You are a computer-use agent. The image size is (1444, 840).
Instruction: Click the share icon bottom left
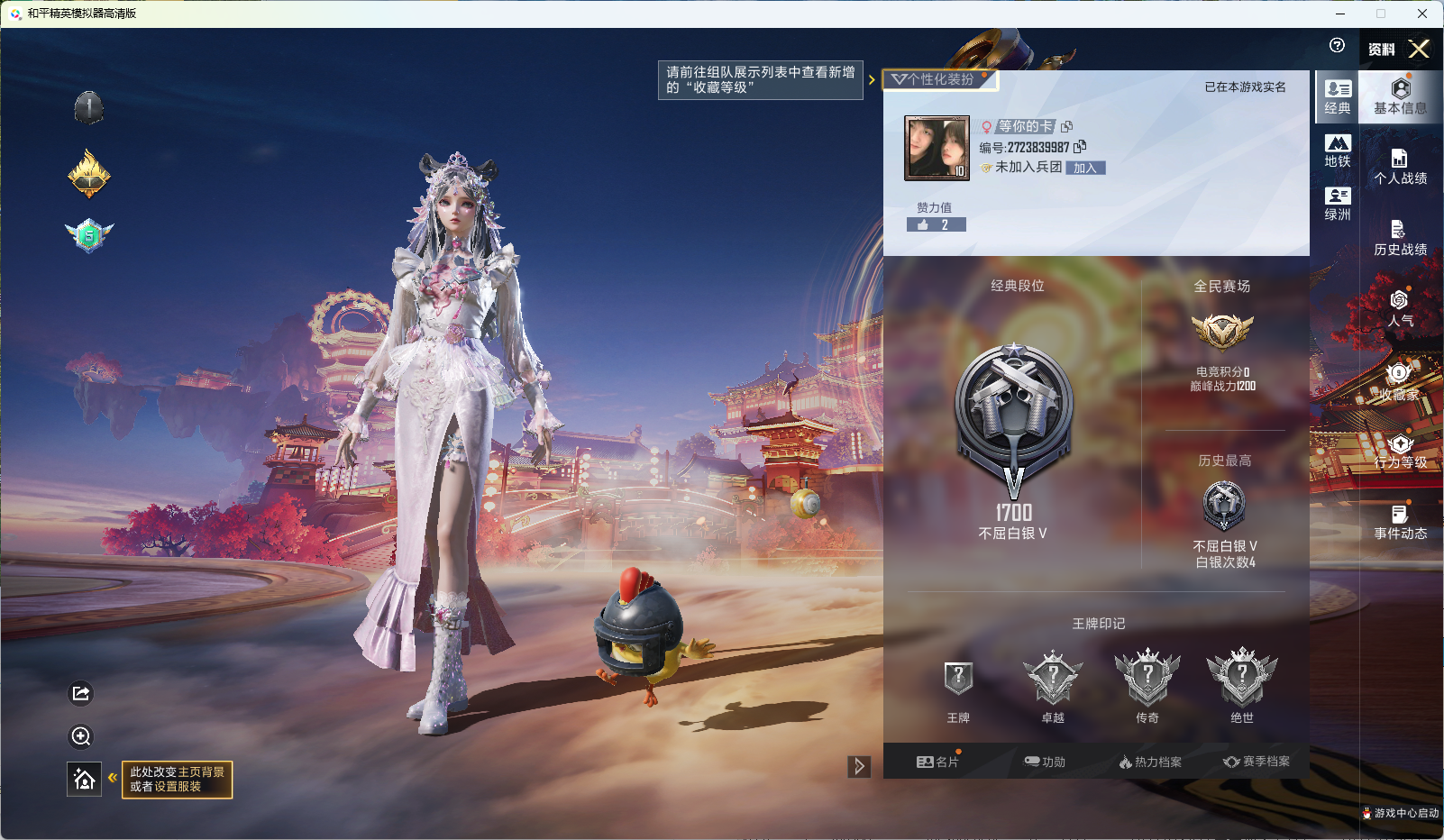tap(80, 693)
